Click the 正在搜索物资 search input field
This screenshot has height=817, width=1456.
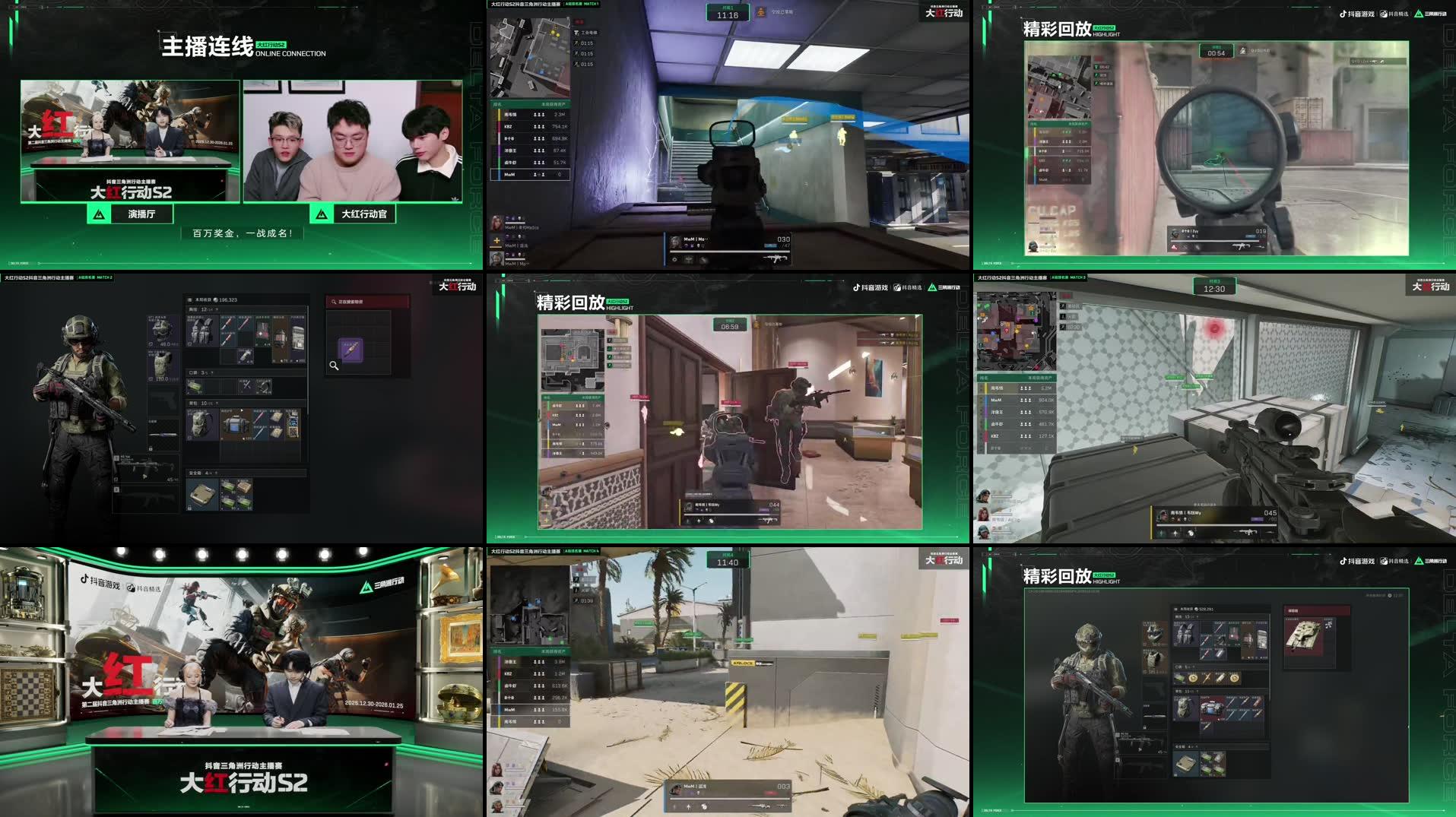[366, 301]
